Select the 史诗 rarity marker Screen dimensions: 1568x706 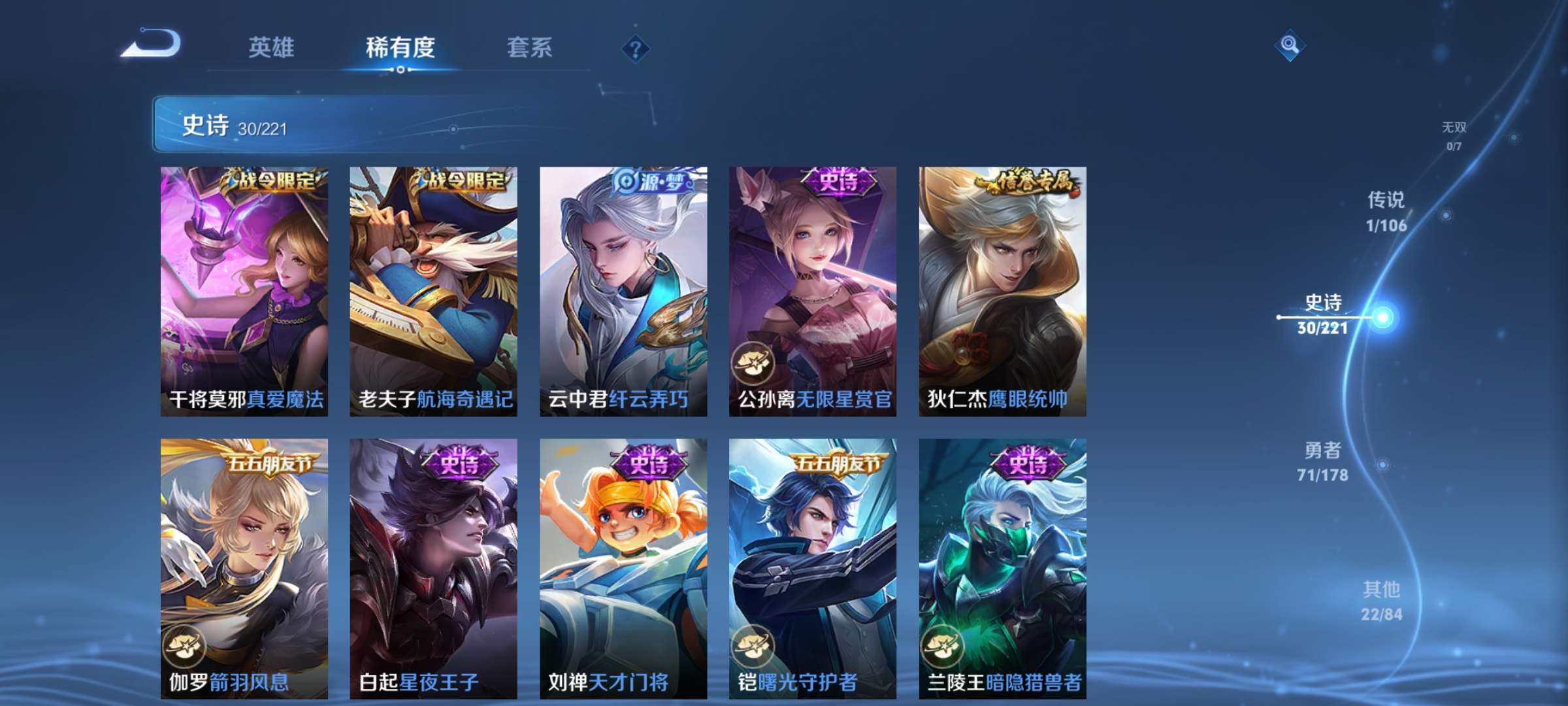point(1323,314)
